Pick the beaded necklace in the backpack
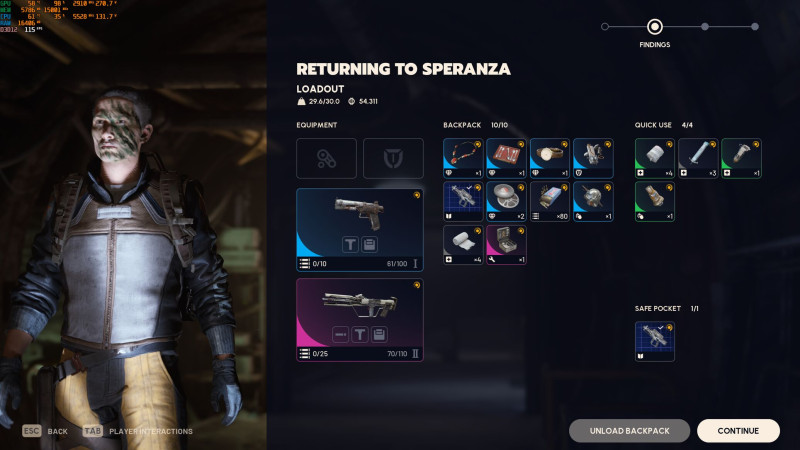 463,158
